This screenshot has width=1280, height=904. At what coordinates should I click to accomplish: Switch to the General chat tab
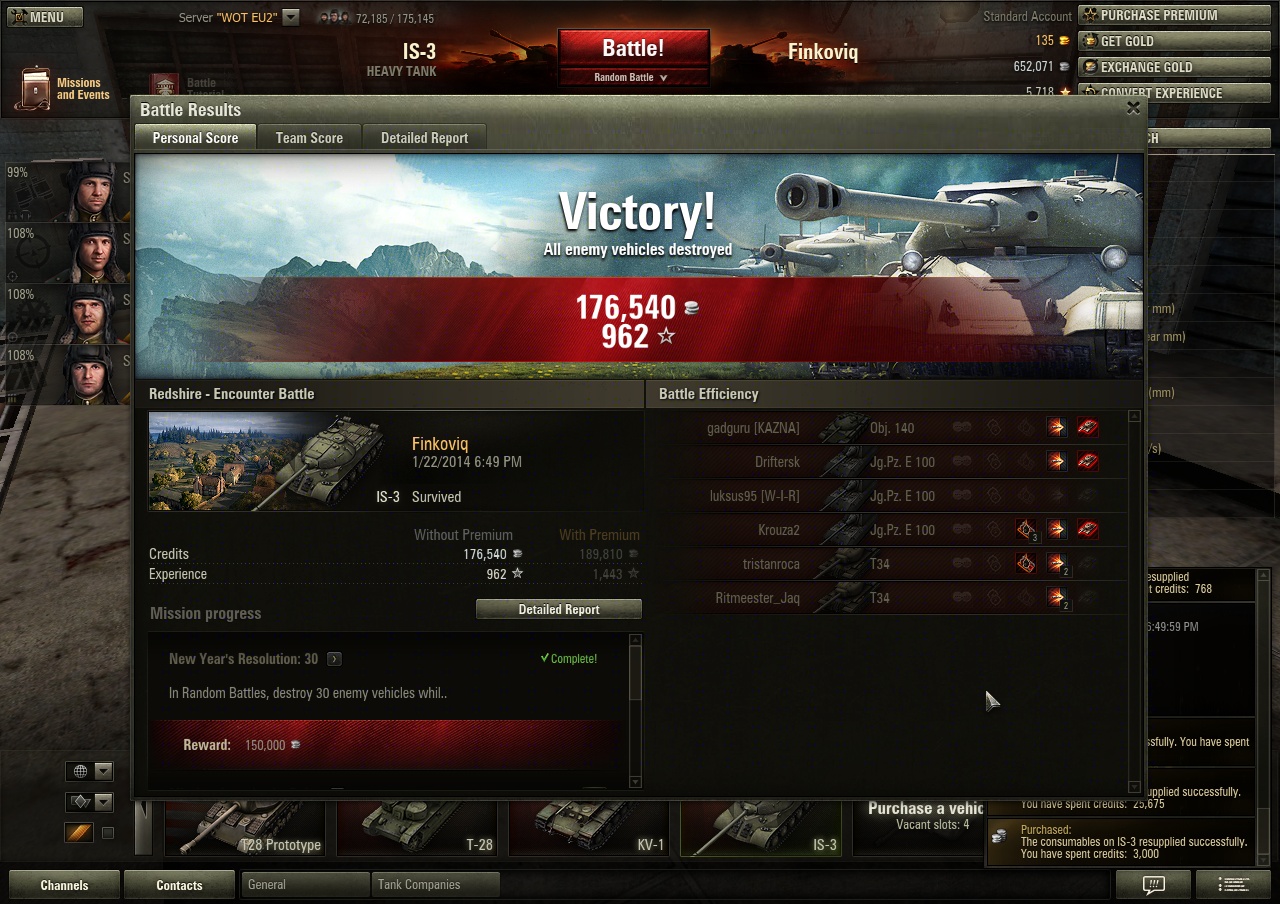click(x=304, y=885)
